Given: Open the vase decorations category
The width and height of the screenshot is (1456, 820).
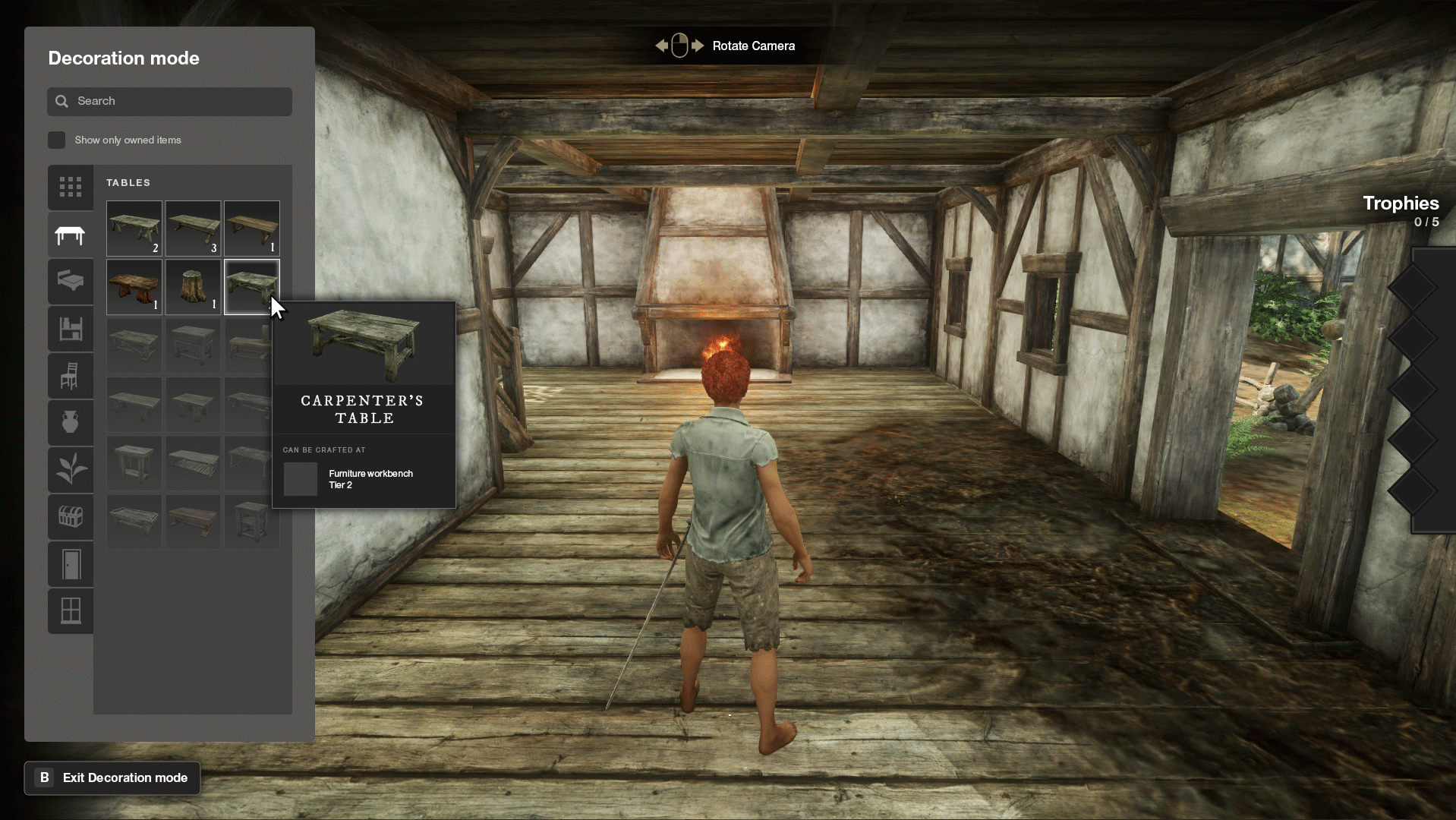Looking at the screenshot, I should 71,423.
